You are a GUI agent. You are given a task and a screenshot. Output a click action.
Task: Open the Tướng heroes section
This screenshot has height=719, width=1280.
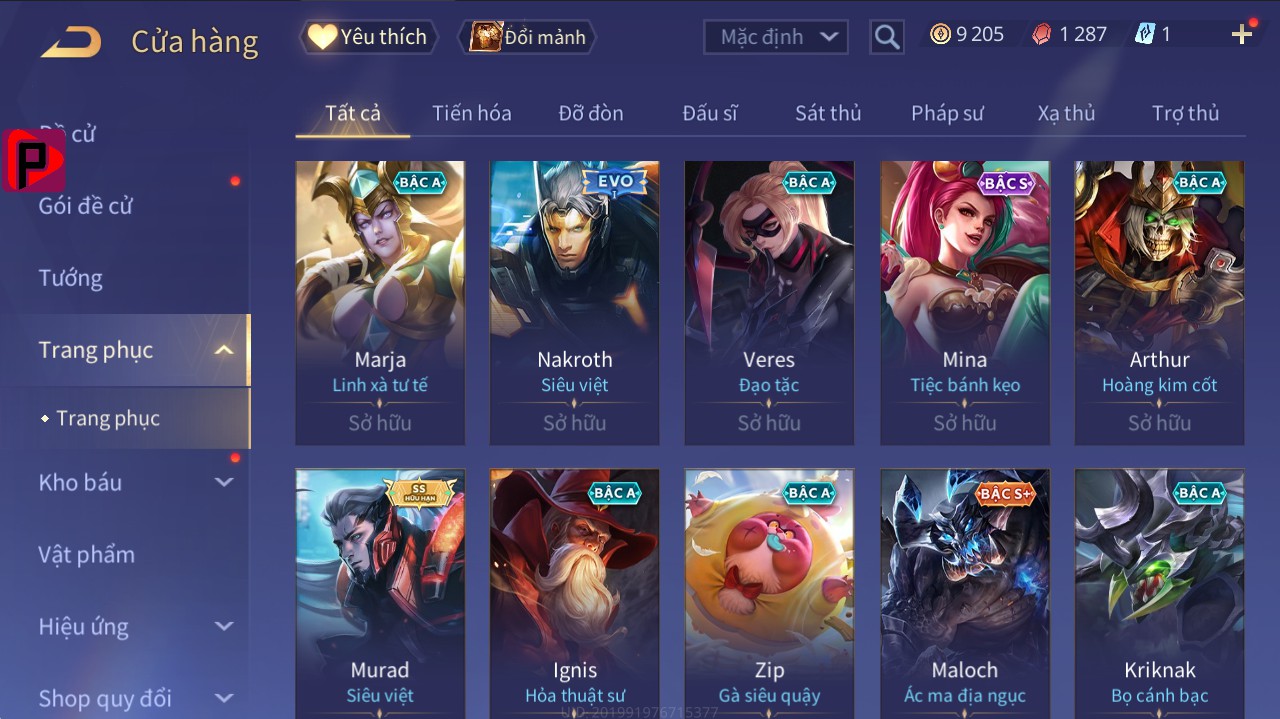pos(70,278)
